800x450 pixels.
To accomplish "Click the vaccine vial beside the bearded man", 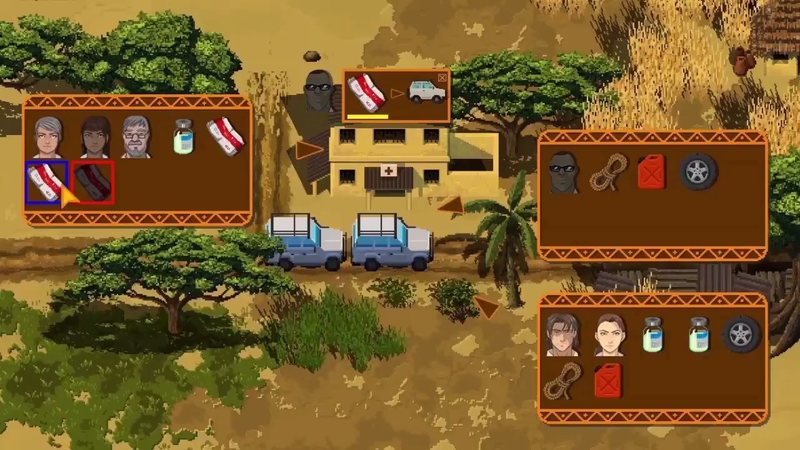I will (x=182, y=137).
